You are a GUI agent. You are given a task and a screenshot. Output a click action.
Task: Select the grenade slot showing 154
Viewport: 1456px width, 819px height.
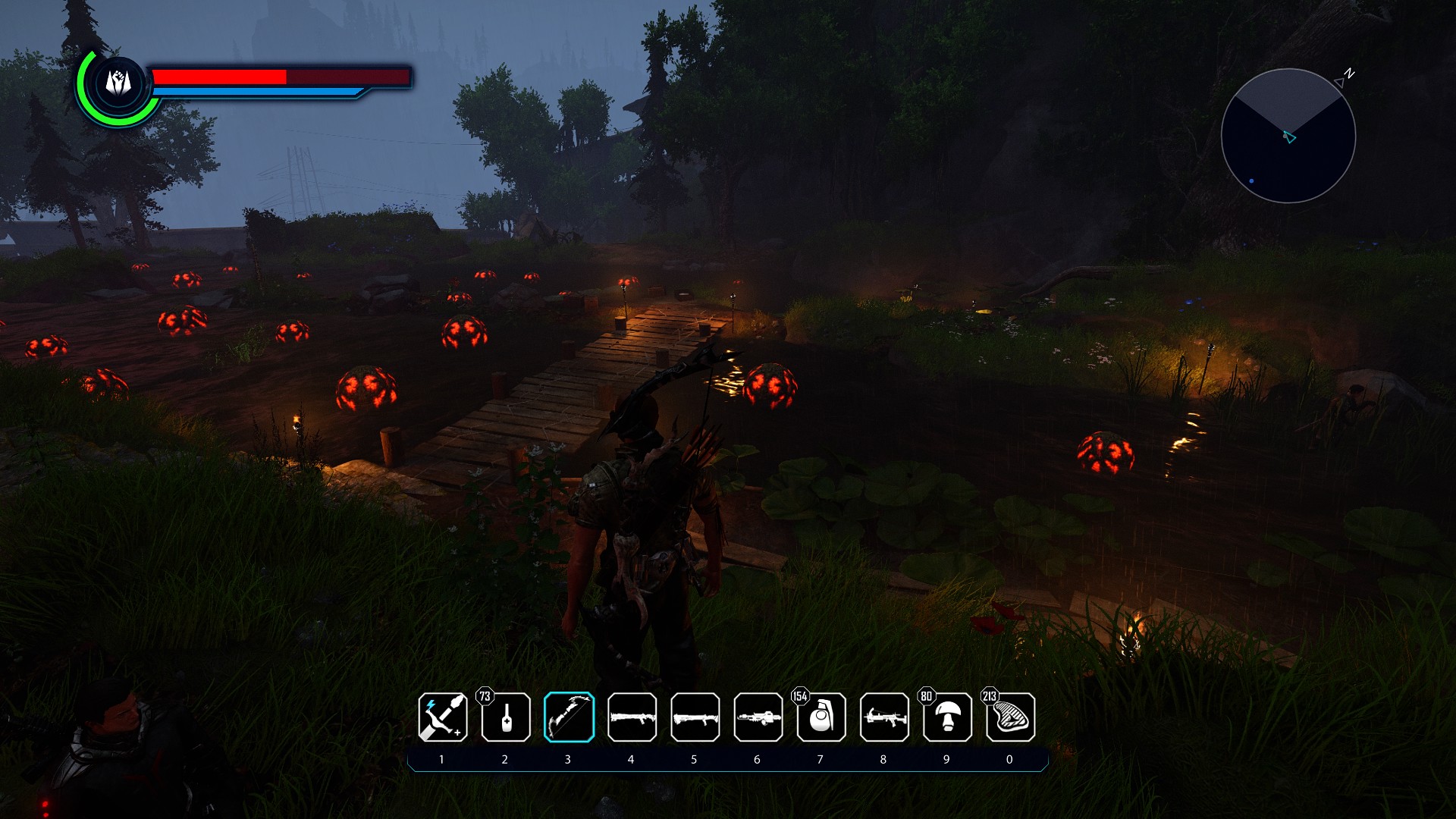[821, 717]
